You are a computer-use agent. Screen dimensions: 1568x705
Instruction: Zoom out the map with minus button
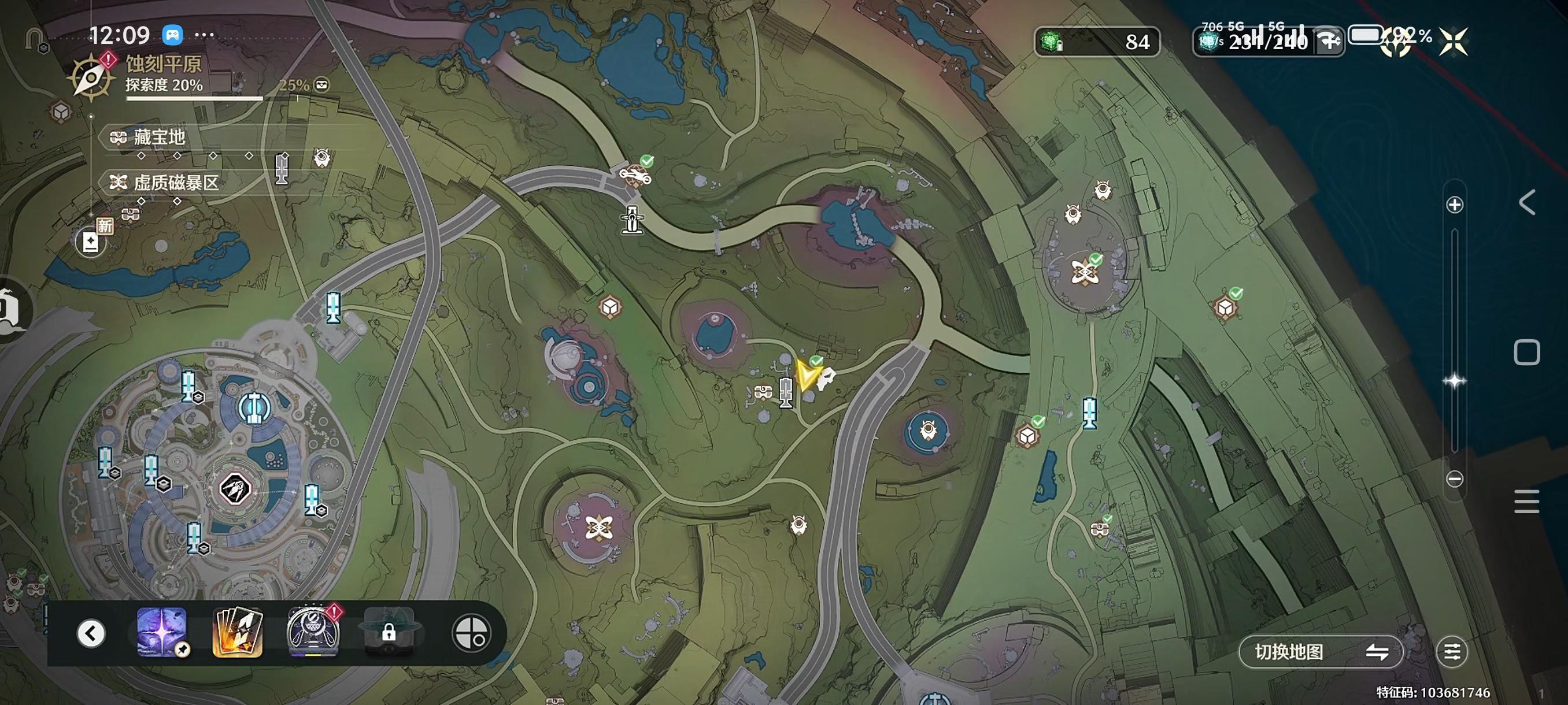click(1454, 478)
